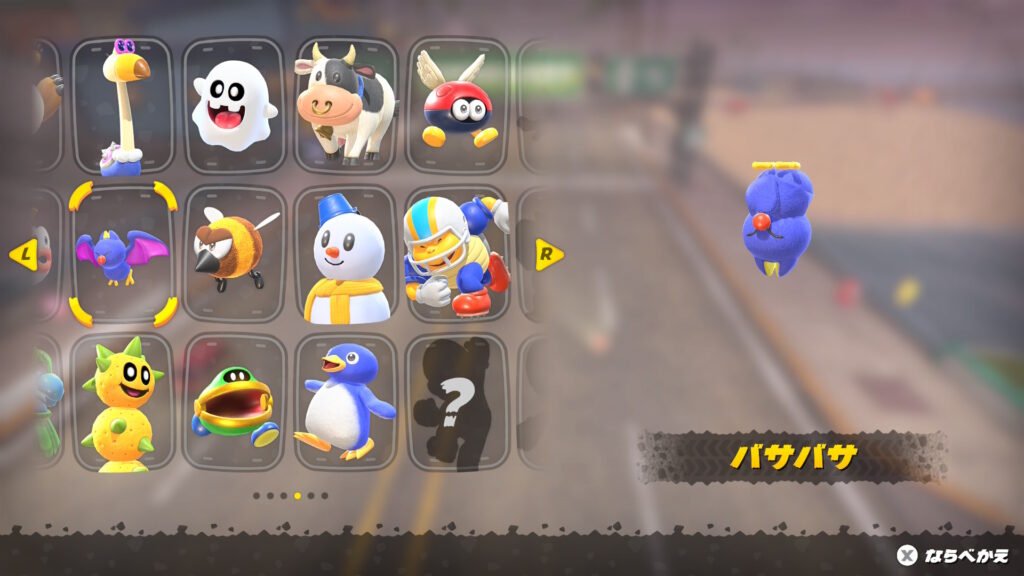The width and height of the screenshot is (1024, 576).
Task: Select the striped bee character tile
Action: (234, 254)
